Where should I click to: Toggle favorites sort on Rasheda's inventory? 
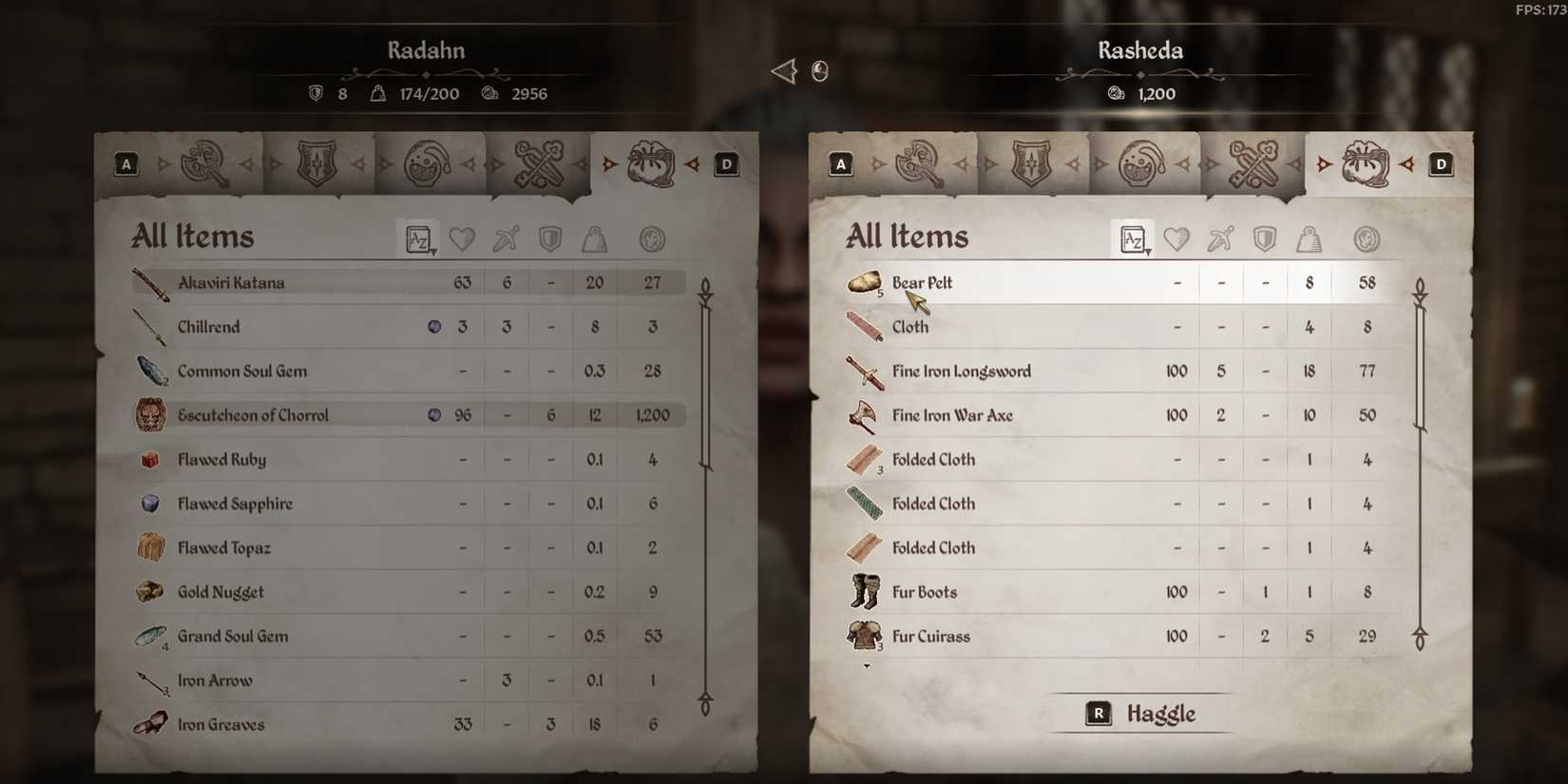[1176, 239]
